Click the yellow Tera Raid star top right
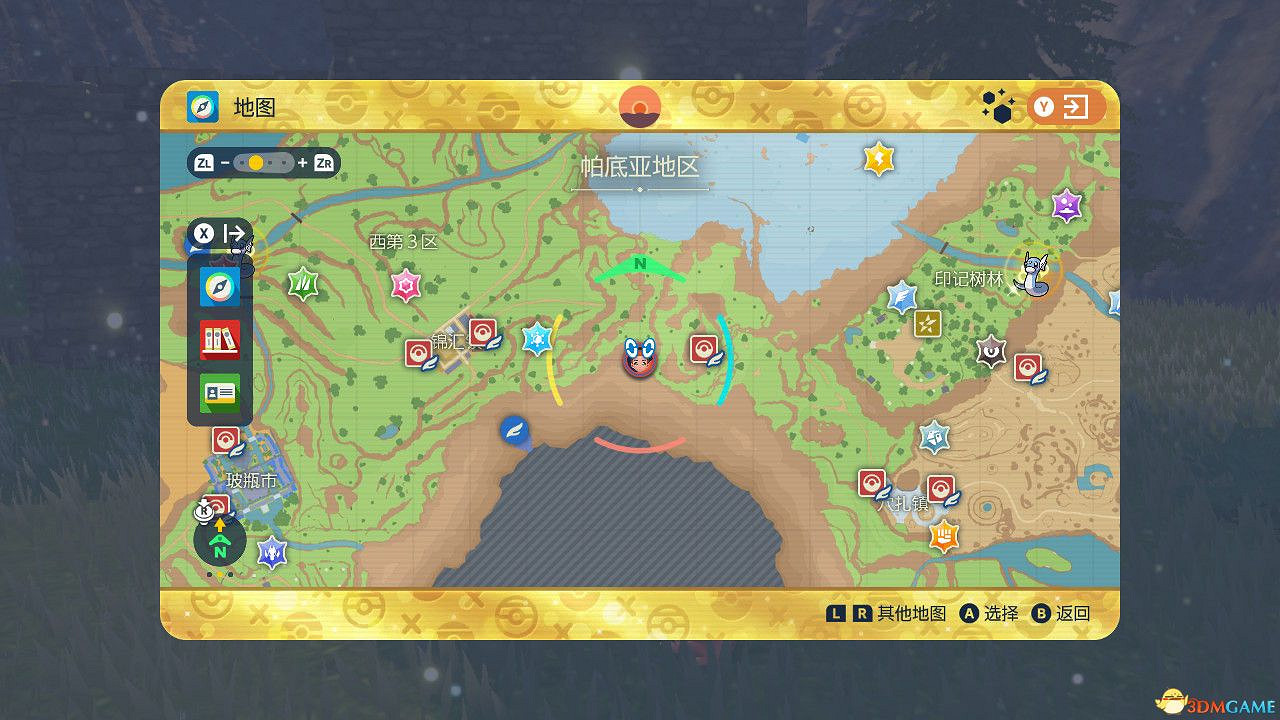The height and width of the screenshot is (720, 1280). click(x=878, y=156)
